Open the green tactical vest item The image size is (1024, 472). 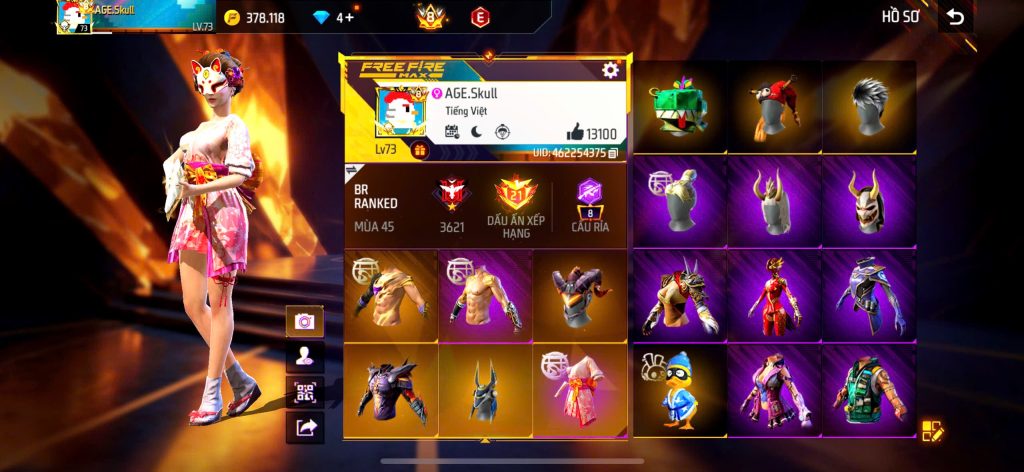tap(869, 390)
